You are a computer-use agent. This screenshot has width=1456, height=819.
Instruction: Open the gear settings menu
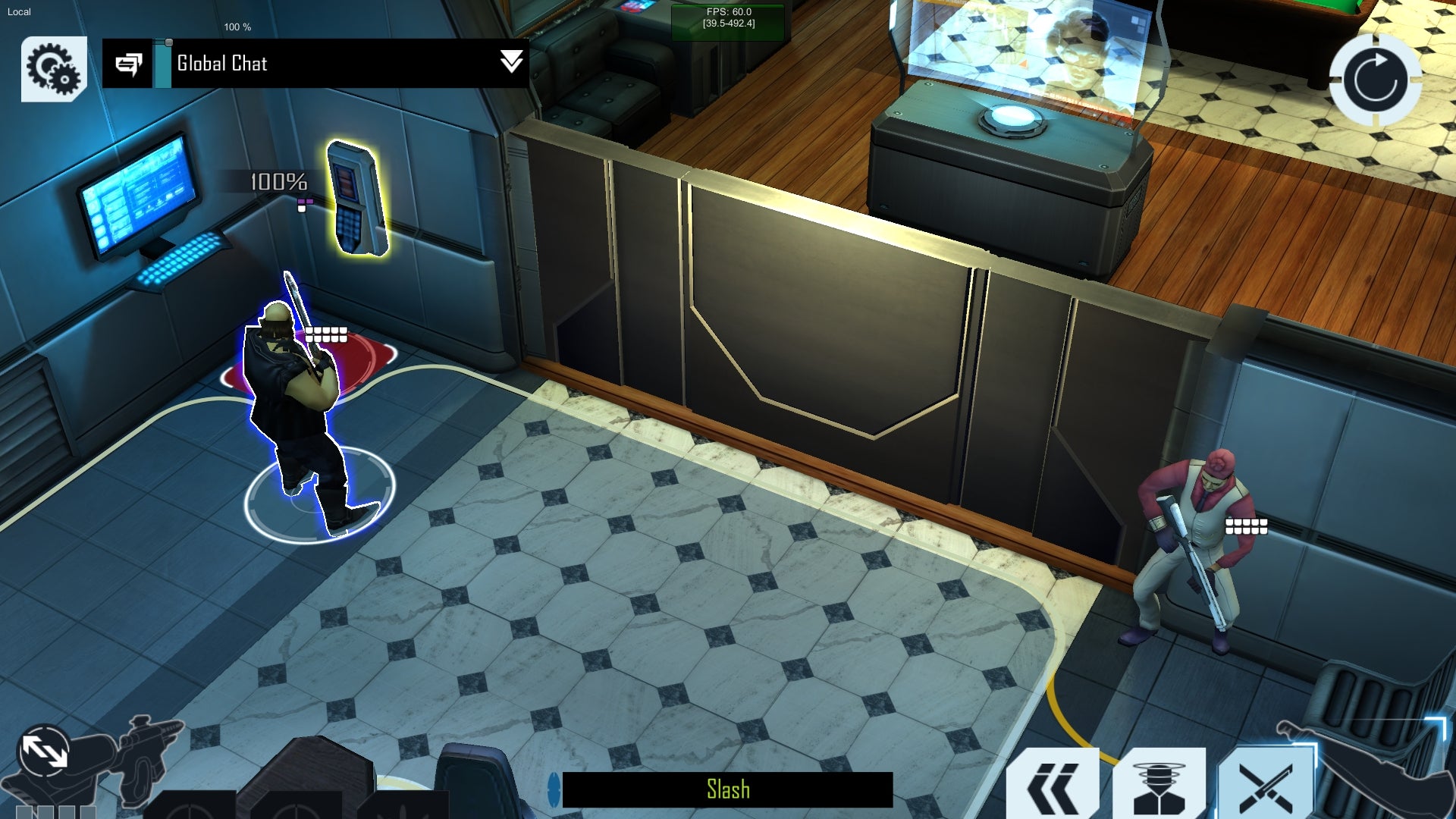click(53, 68)
